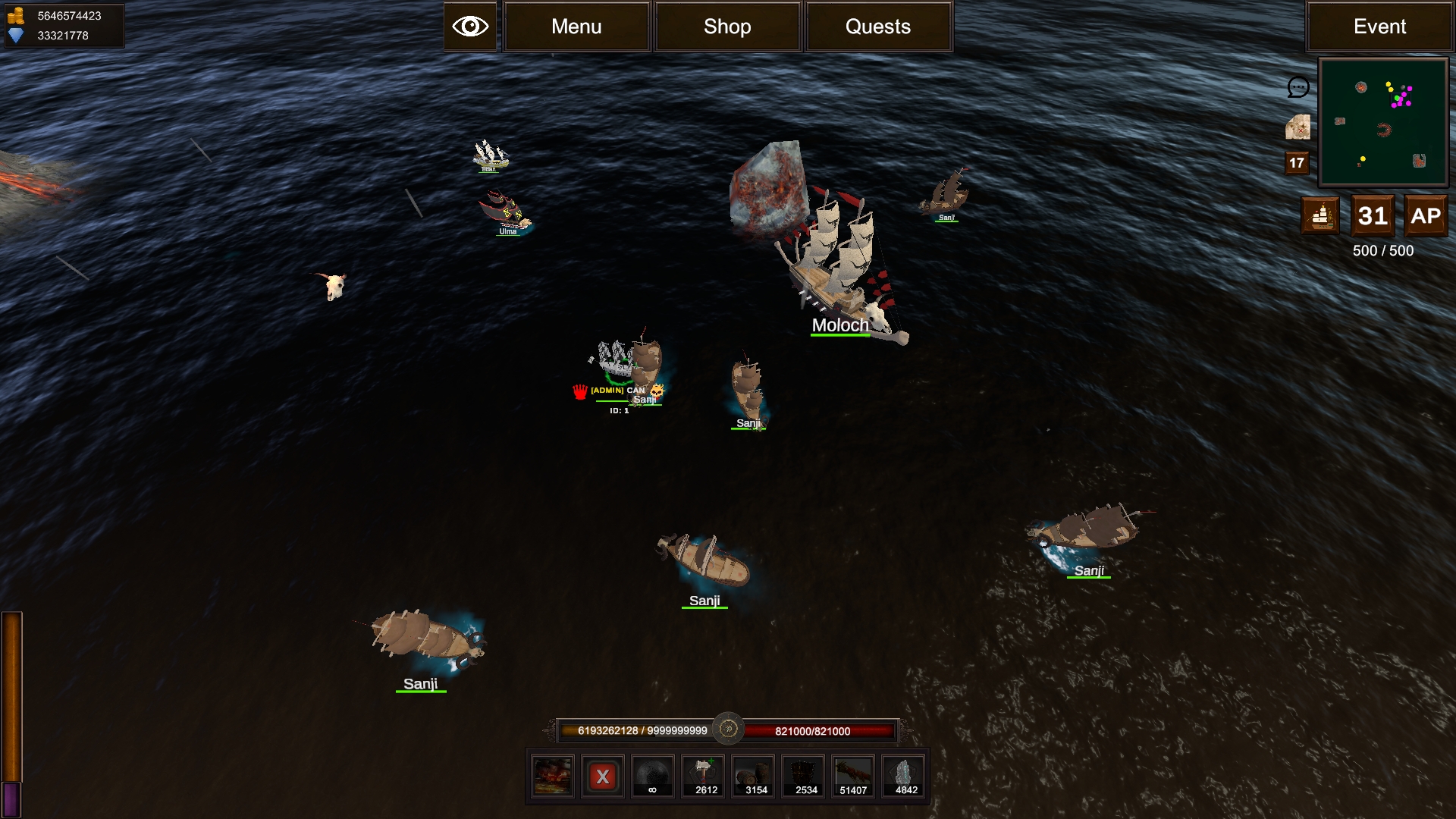The height and width of the screenshot is (819, 1456).
Task: Use the repair hammer slot
Action: 704,777
